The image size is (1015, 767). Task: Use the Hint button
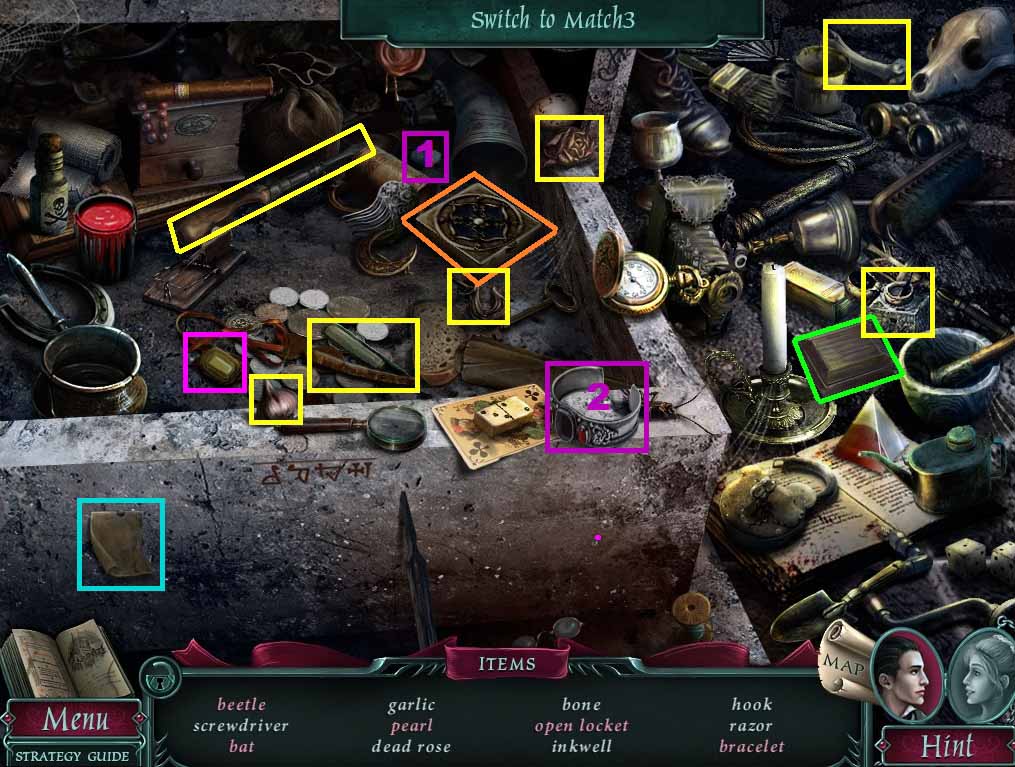[946, 745]
